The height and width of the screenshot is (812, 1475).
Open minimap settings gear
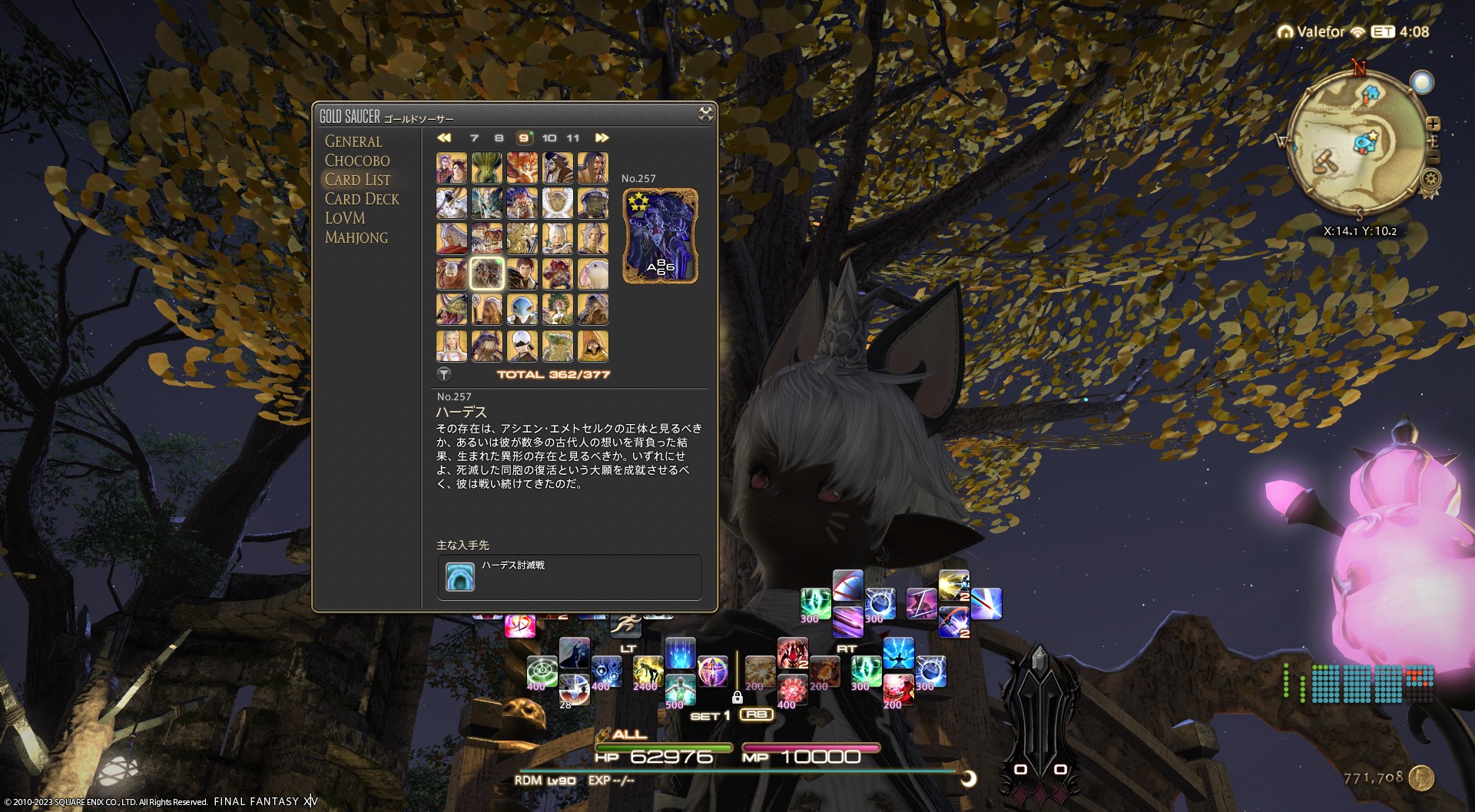1430,180
